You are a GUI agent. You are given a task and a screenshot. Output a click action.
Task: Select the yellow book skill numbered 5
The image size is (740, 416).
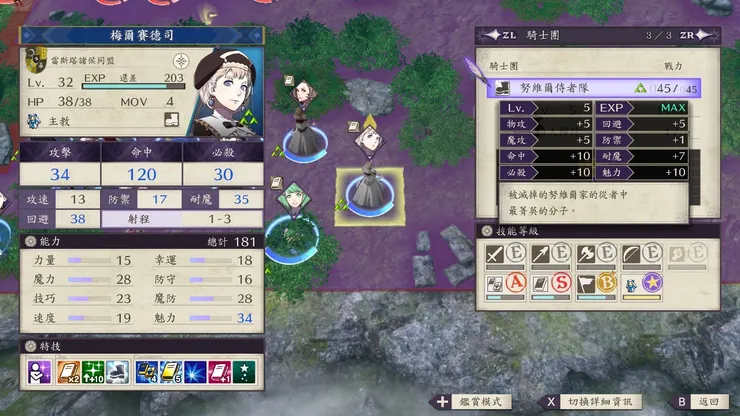coord(171,372)
